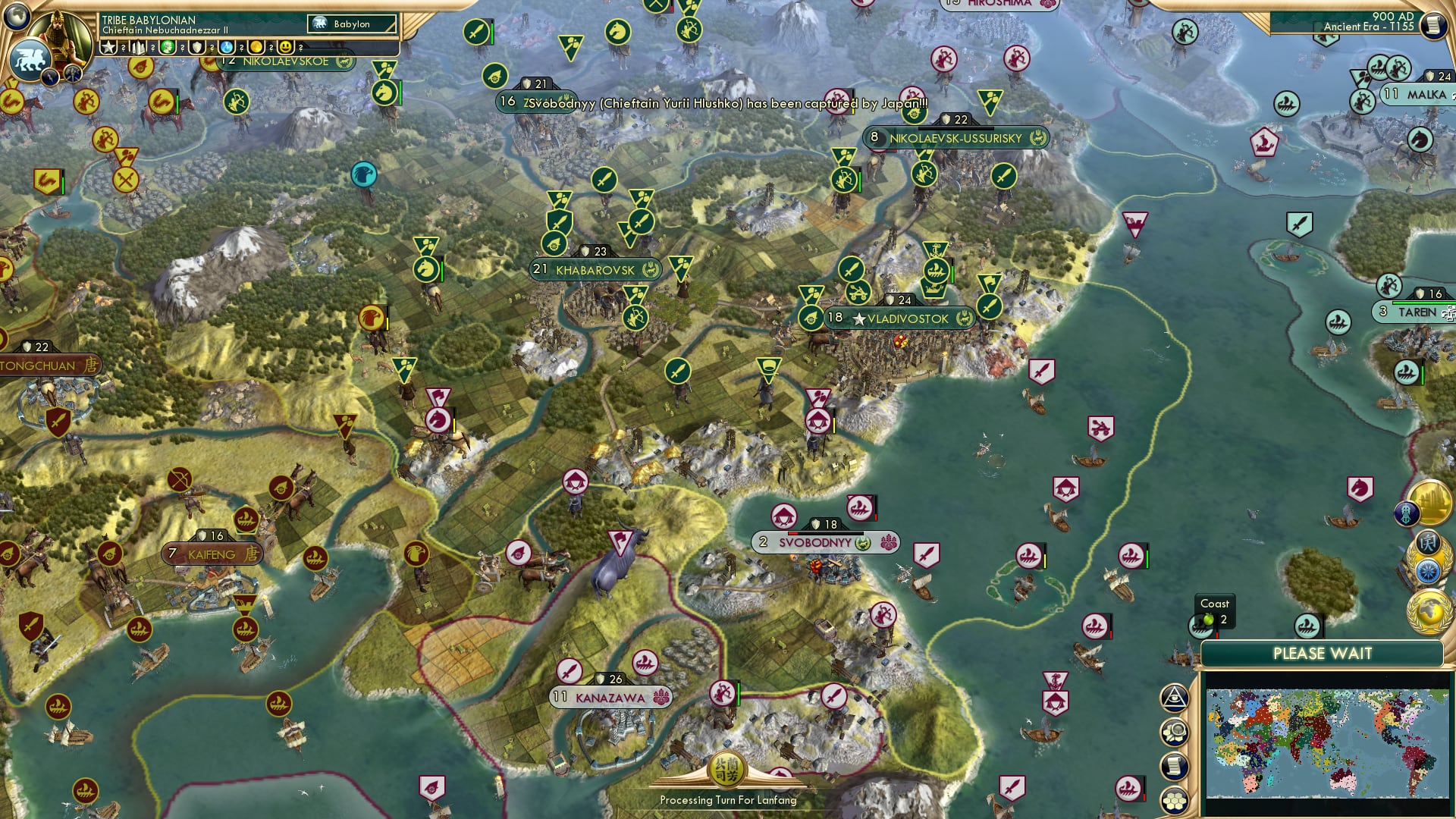Toggle strategic view with the eye icon
The height and width of the screenshot is (819, 1456).
click(x=1174, y=698)
